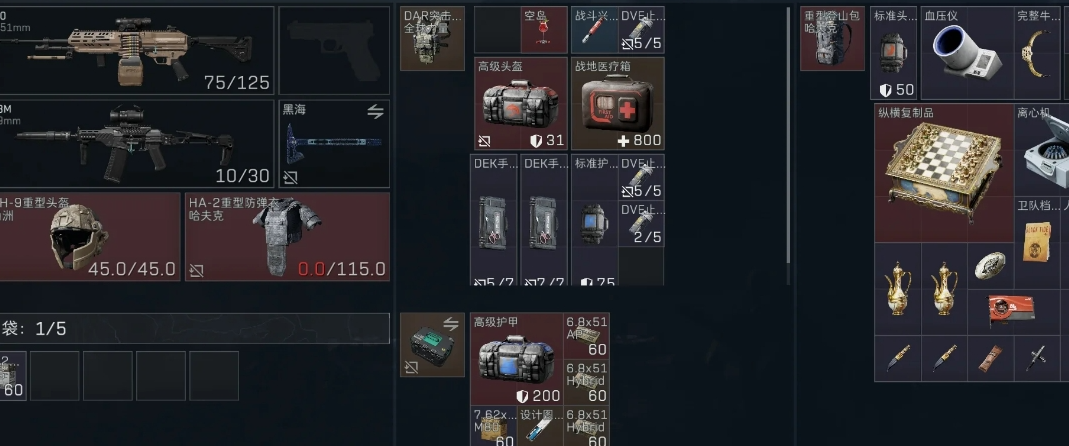The width and height of the screenshot is (1069, 446).
Task: Use the 战地医疗箱 field medical kit
Action: [x=617, y=103]
